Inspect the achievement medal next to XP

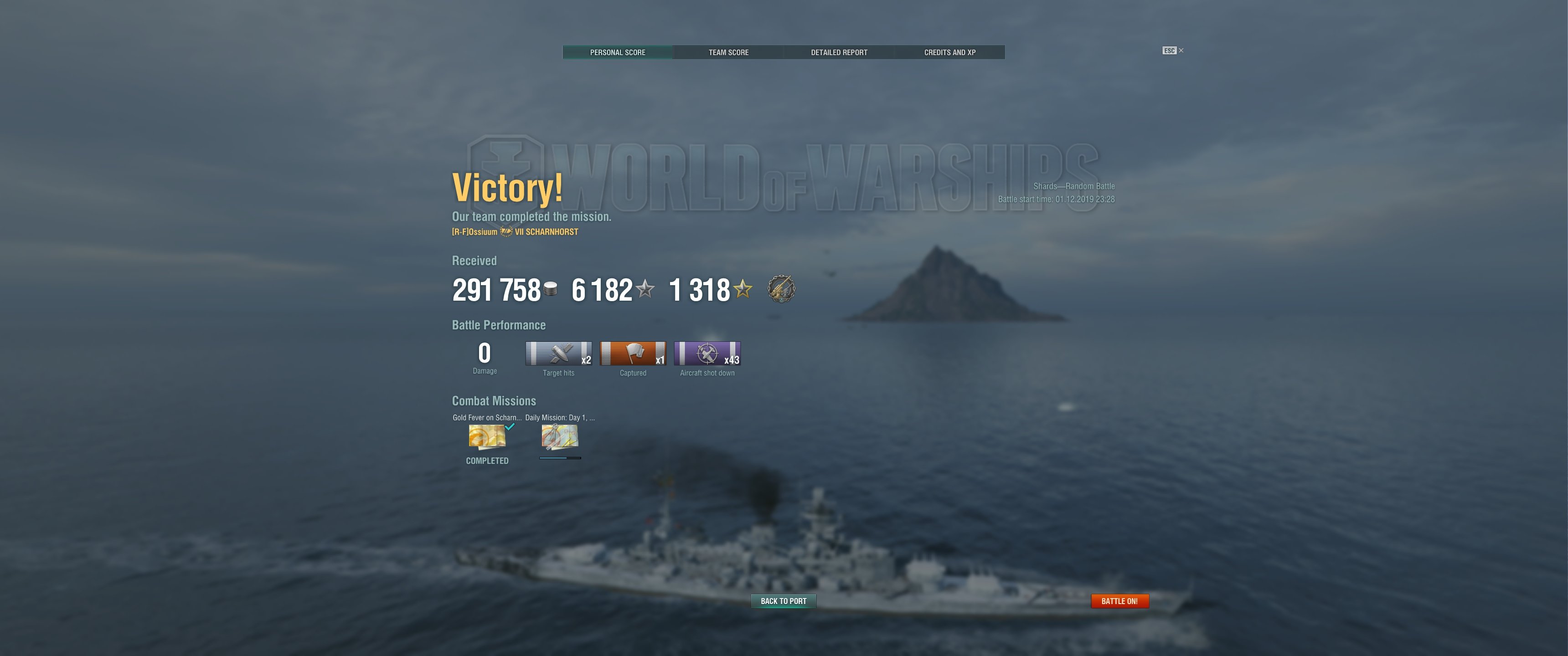coord(781,289)
